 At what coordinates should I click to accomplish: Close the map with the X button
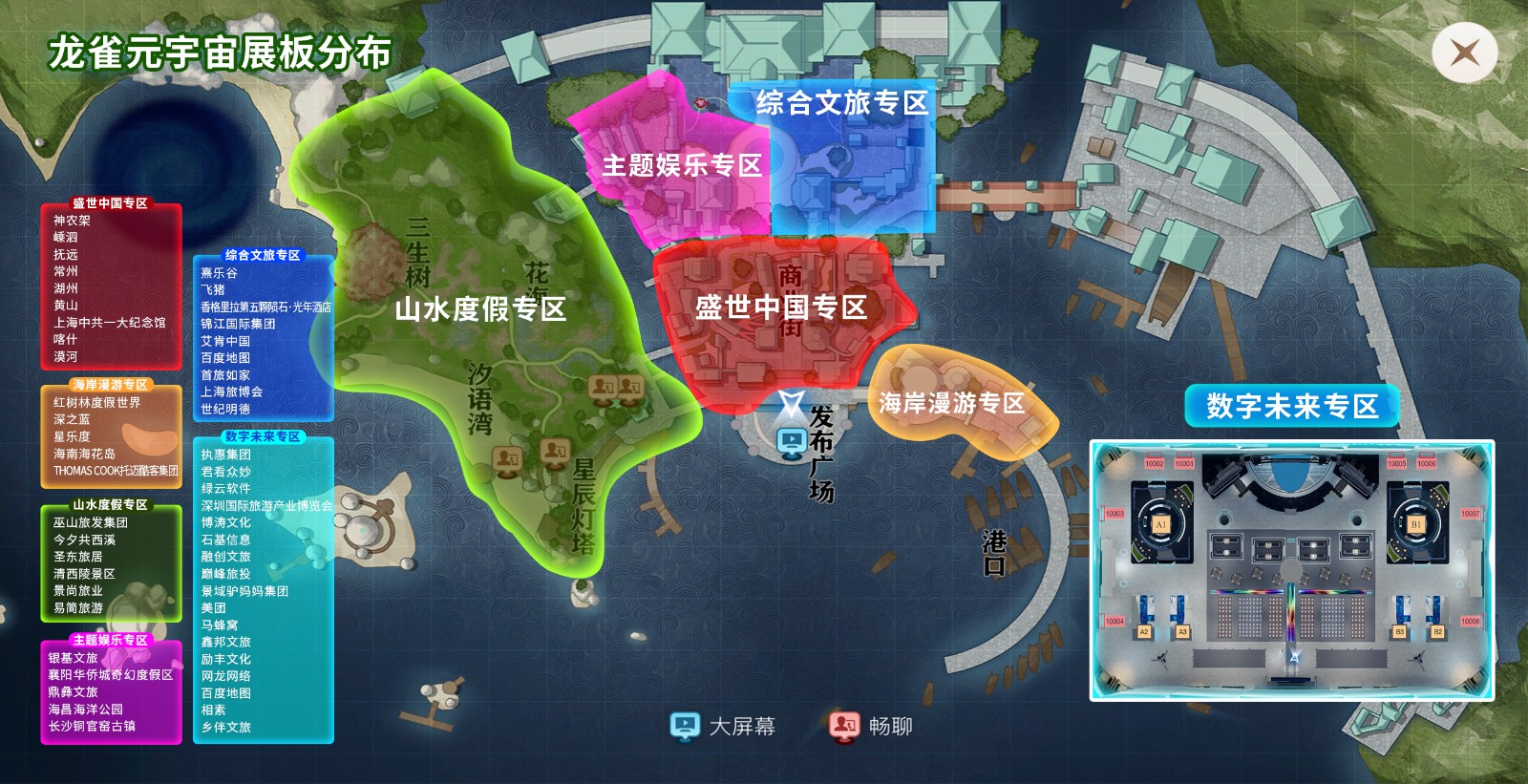[1464, 53]
